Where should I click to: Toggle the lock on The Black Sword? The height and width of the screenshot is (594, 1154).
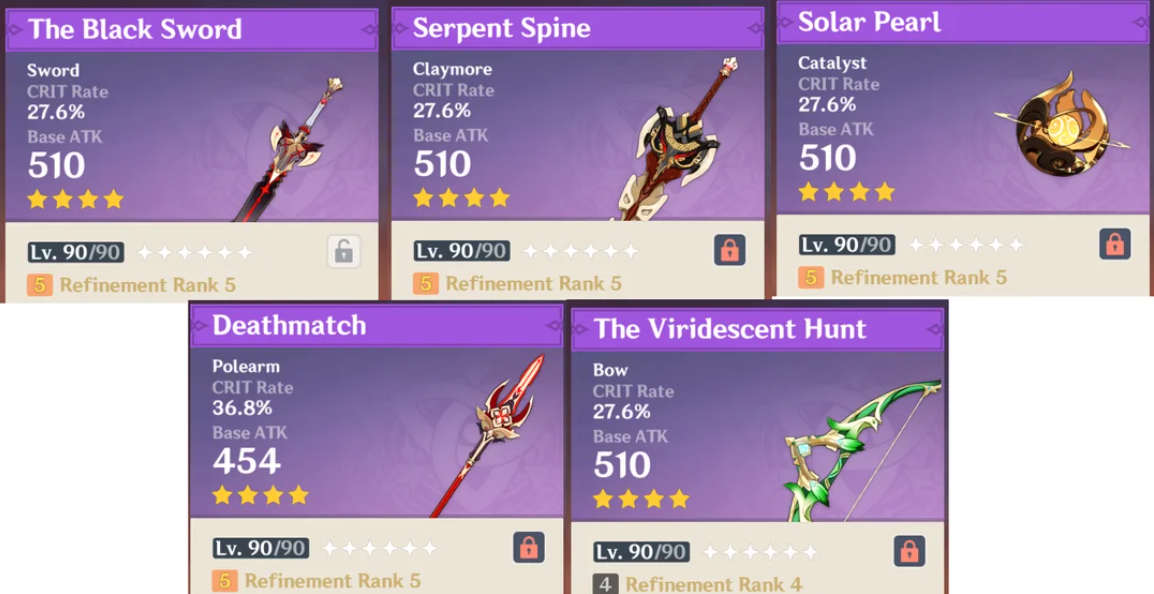(x=343, y=251)
